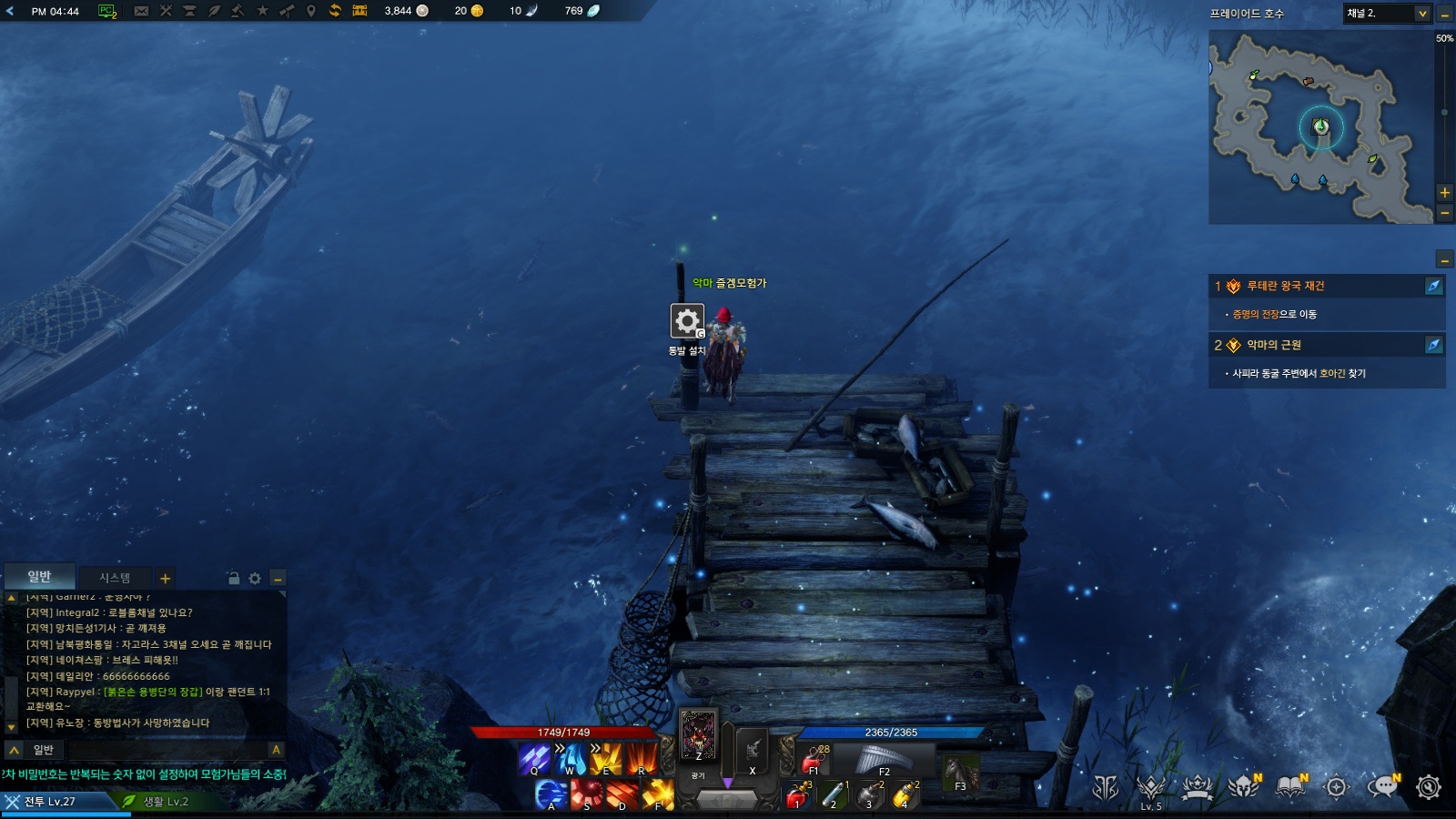Open the mail envelope icon
The height and width of the screenshot is (819, 1456).
click(141, 11)
